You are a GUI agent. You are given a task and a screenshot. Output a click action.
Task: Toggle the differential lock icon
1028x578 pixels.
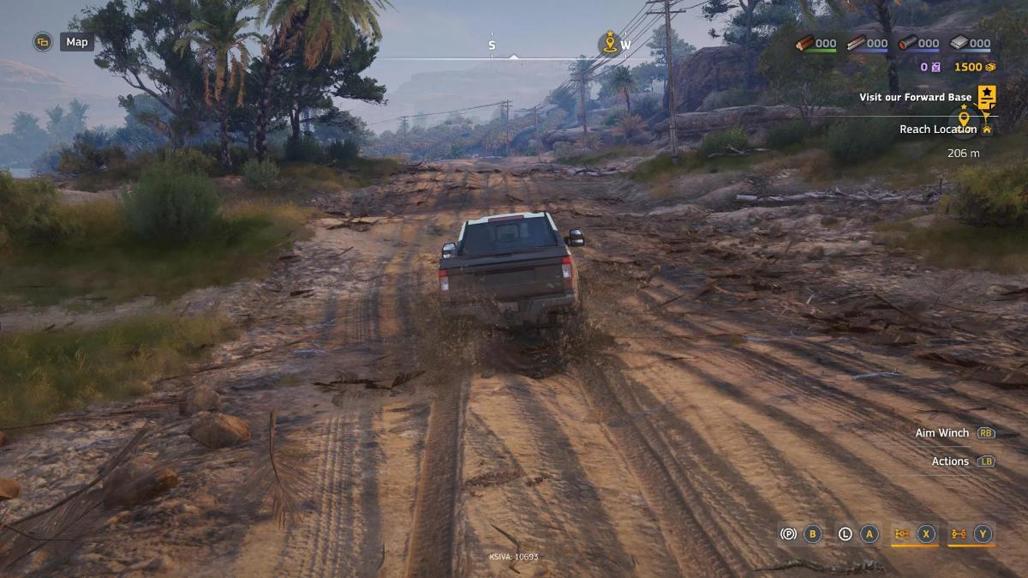coord(901,534)
